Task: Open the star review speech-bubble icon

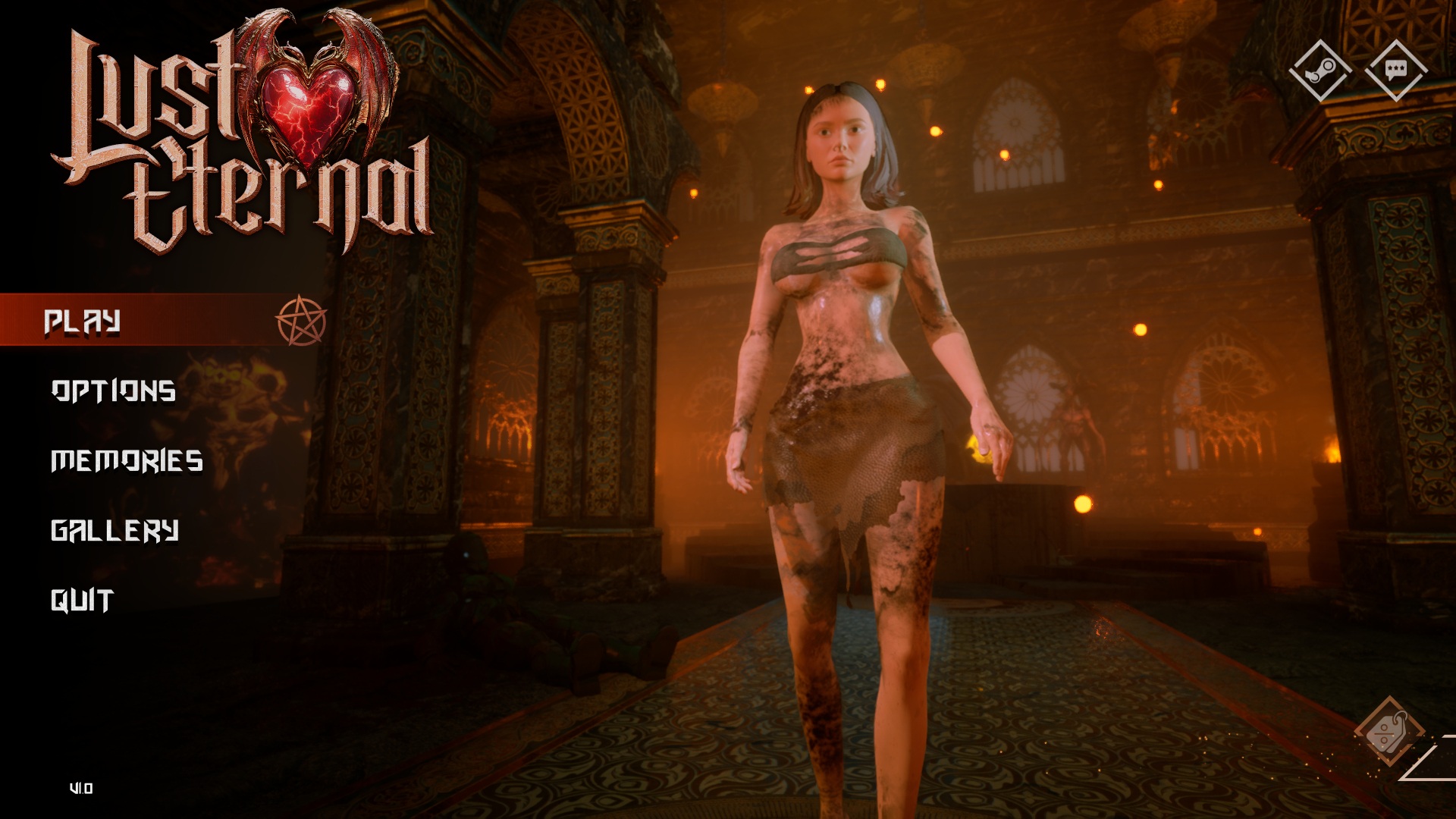Action: coord(1395,71)
